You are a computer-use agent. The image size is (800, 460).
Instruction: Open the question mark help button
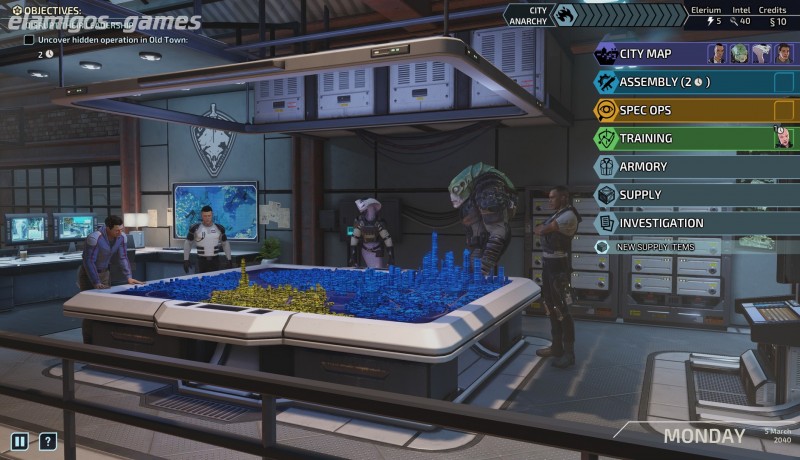point(47,441)
